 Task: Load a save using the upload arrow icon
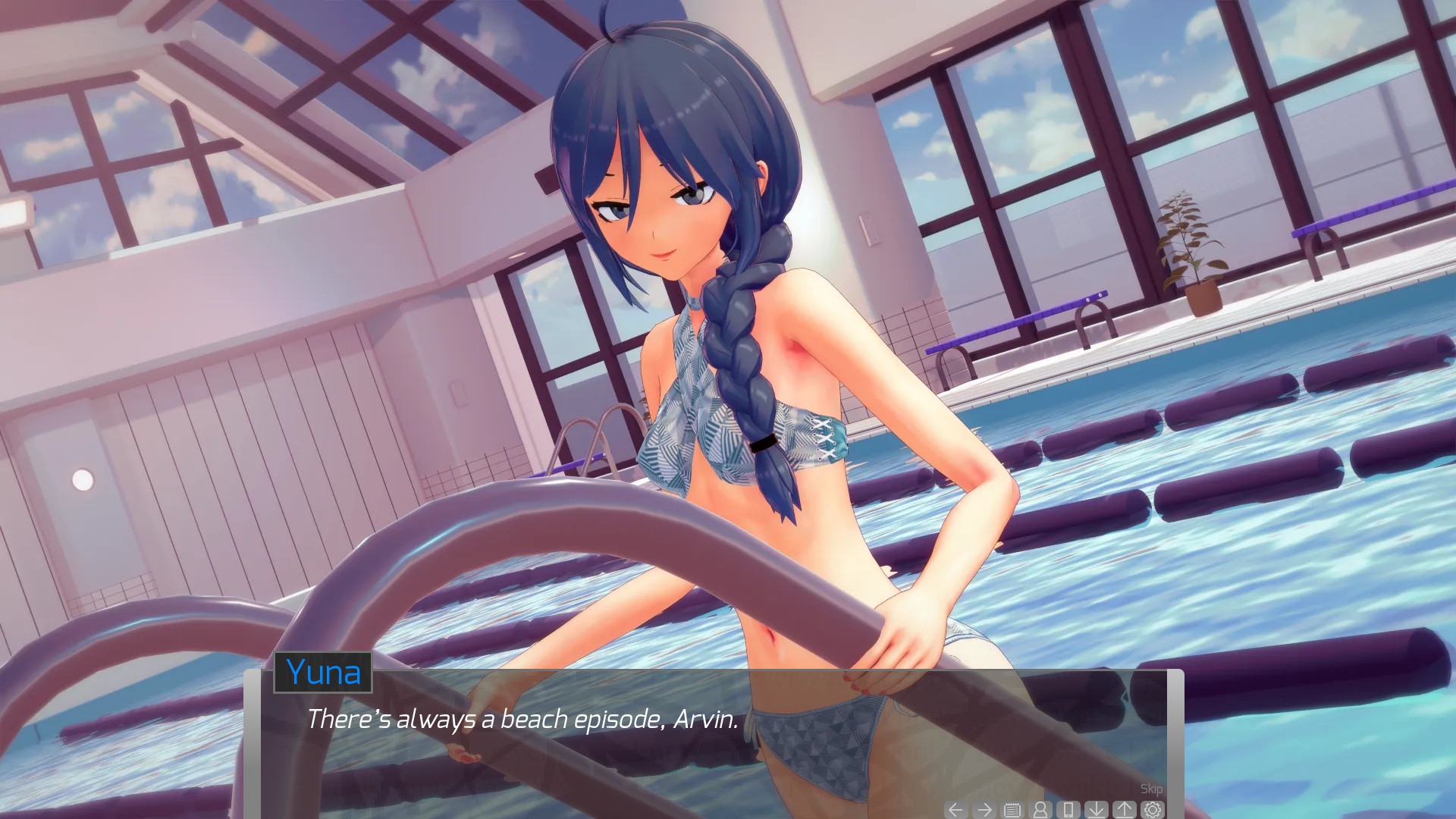[x=1124, y=810]
